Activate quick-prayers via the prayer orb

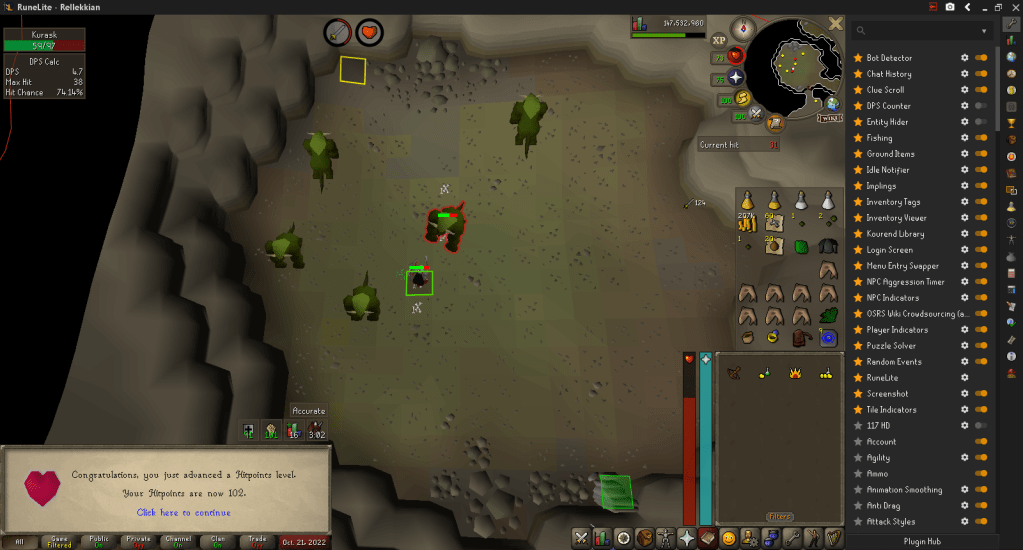(x=736, y=78)
